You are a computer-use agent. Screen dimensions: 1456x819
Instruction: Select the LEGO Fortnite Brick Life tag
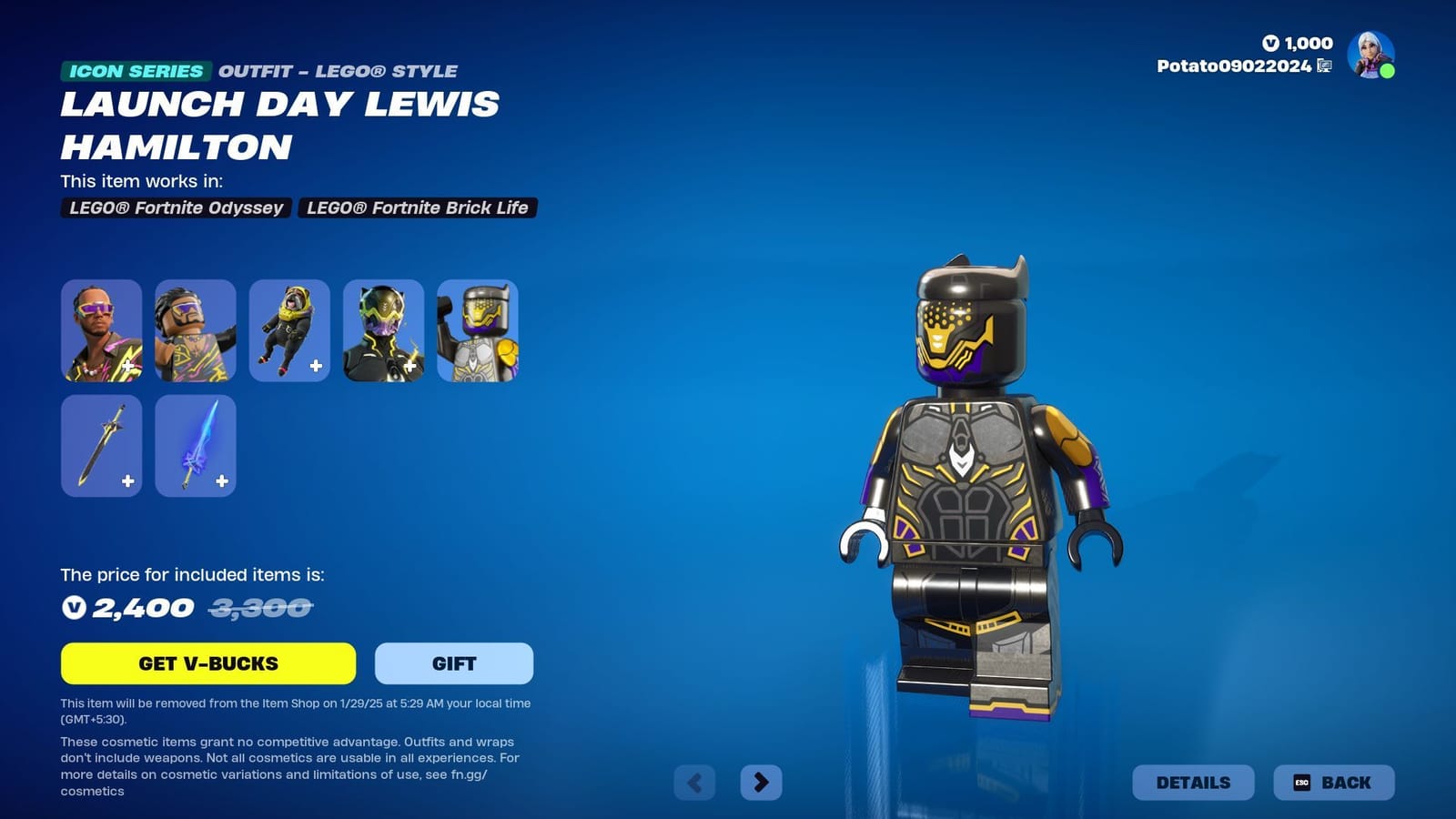[x=418, y=207]
